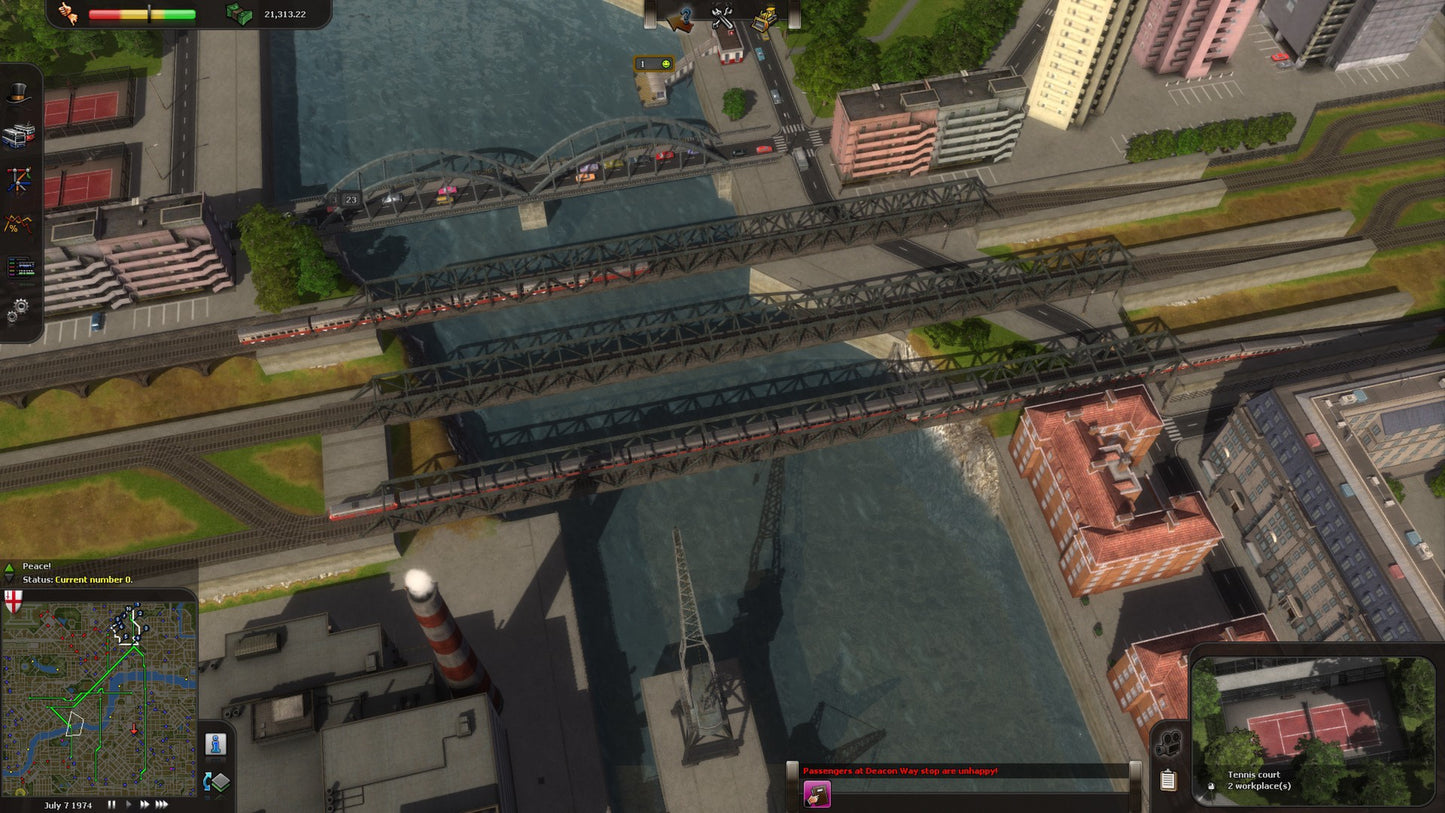The width and height of the screenshot is (1445, 813).
Task: Click the approval rating bar at top left
Action: (x=140, y=14)
